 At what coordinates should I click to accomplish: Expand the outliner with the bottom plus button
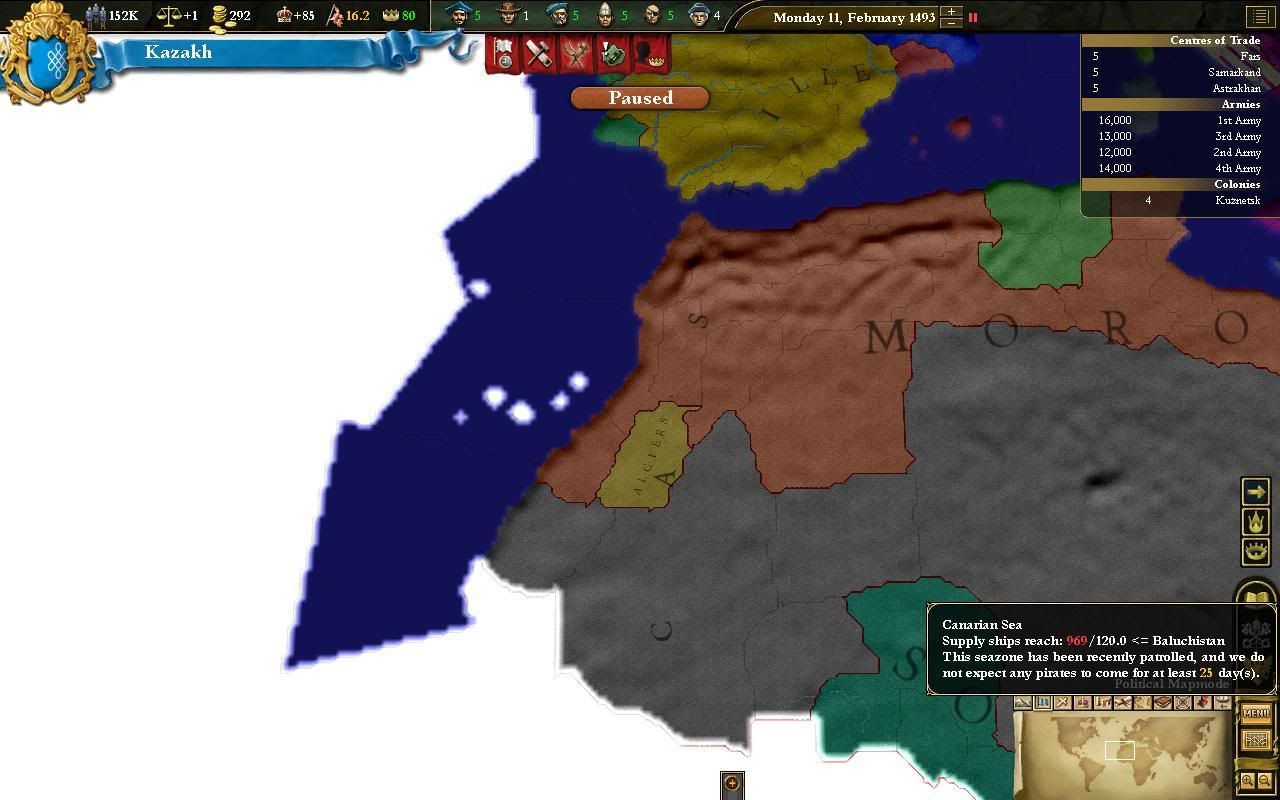click(x=731, y=784)
